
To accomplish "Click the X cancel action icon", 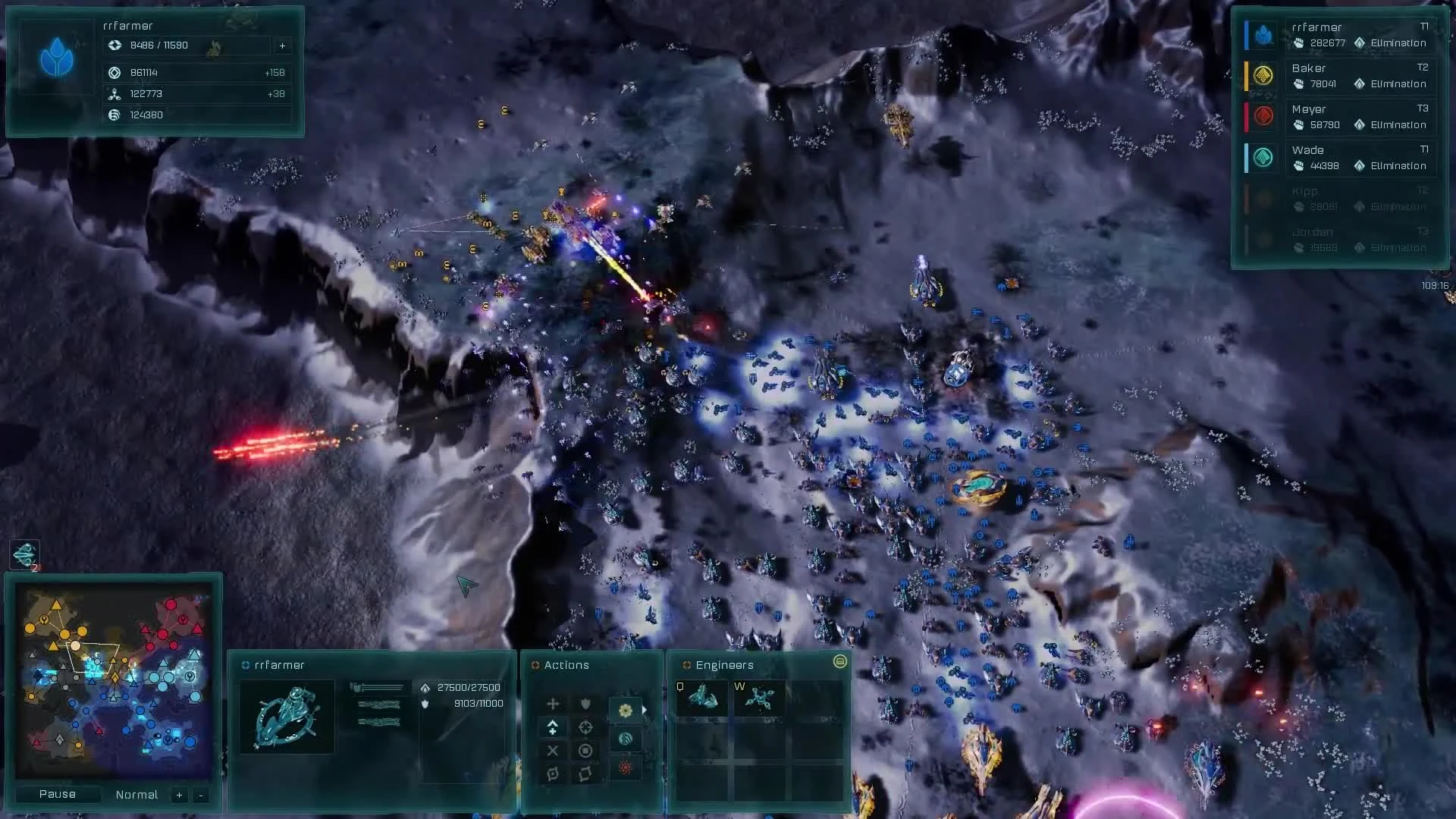I will pos(553,751).
